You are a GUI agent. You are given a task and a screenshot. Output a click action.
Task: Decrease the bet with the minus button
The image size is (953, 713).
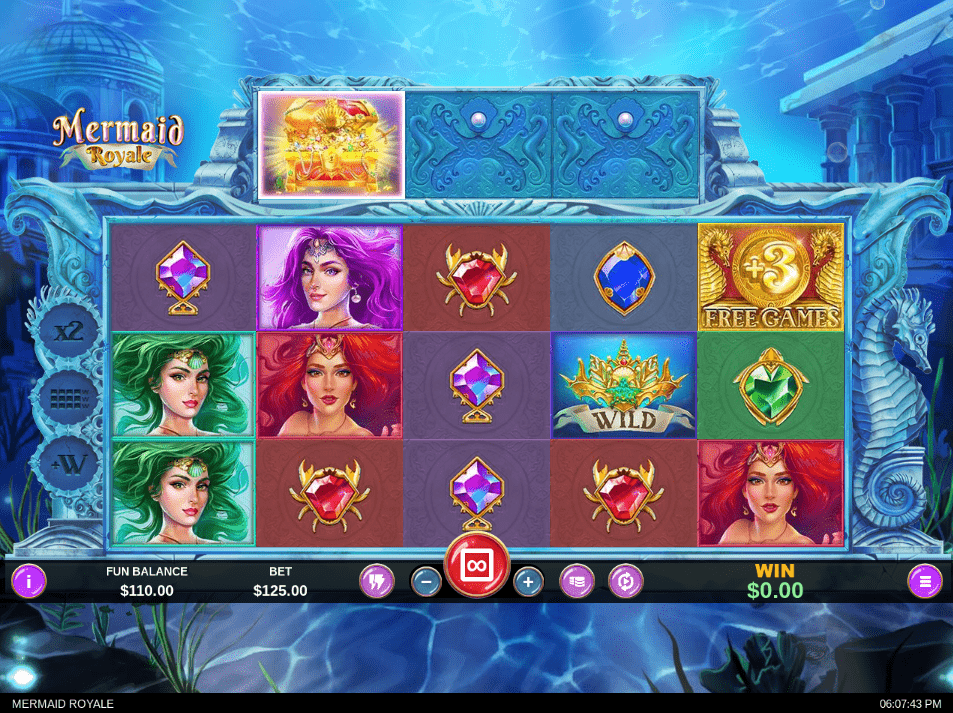tap(426, 581)
